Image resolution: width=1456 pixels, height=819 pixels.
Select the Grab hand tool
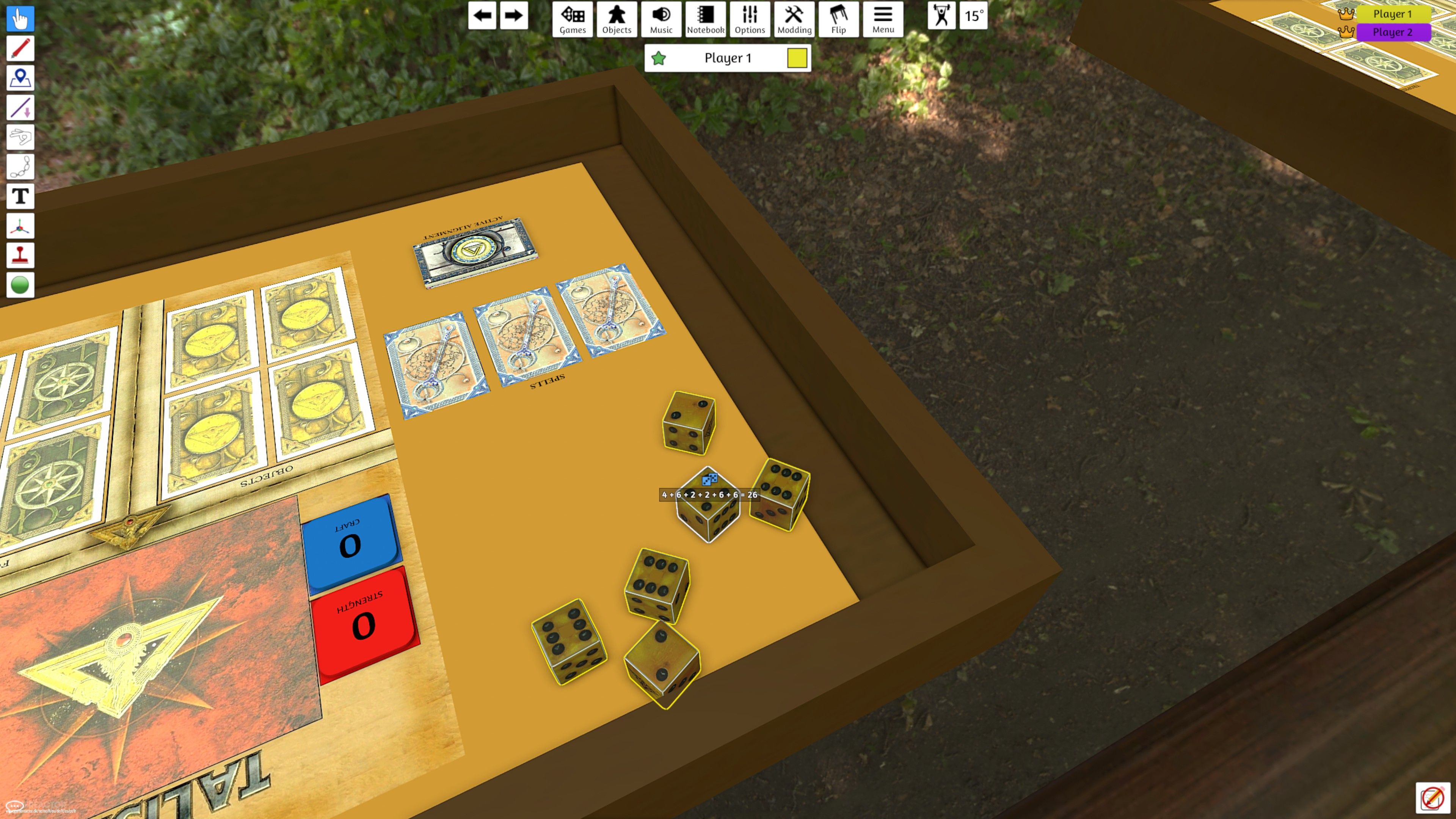(x=20, y=19)
